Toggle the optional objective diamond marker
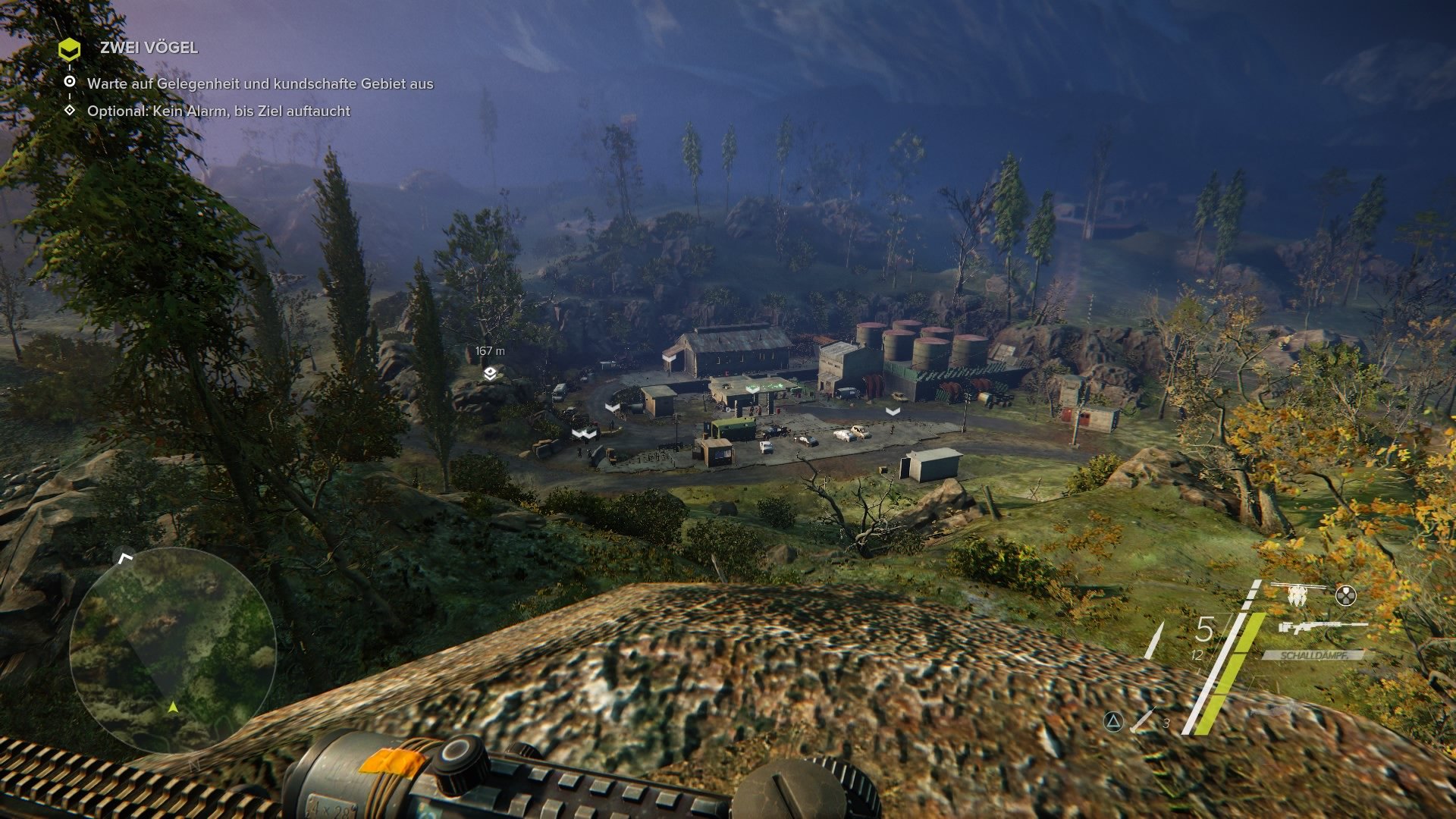 [x=71, y=110]
